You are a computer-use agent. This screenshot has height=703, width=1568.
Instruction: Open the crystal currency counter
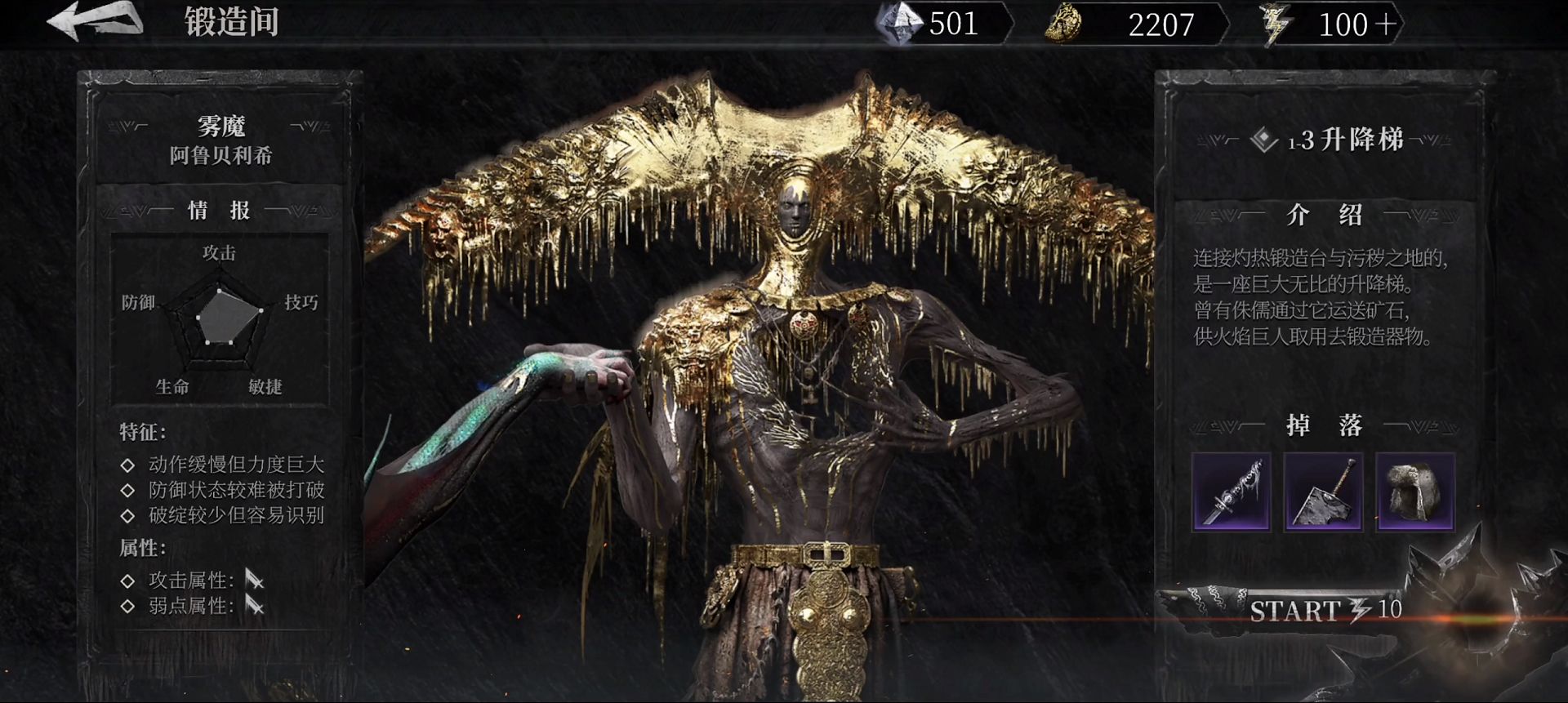pos(939,24)
